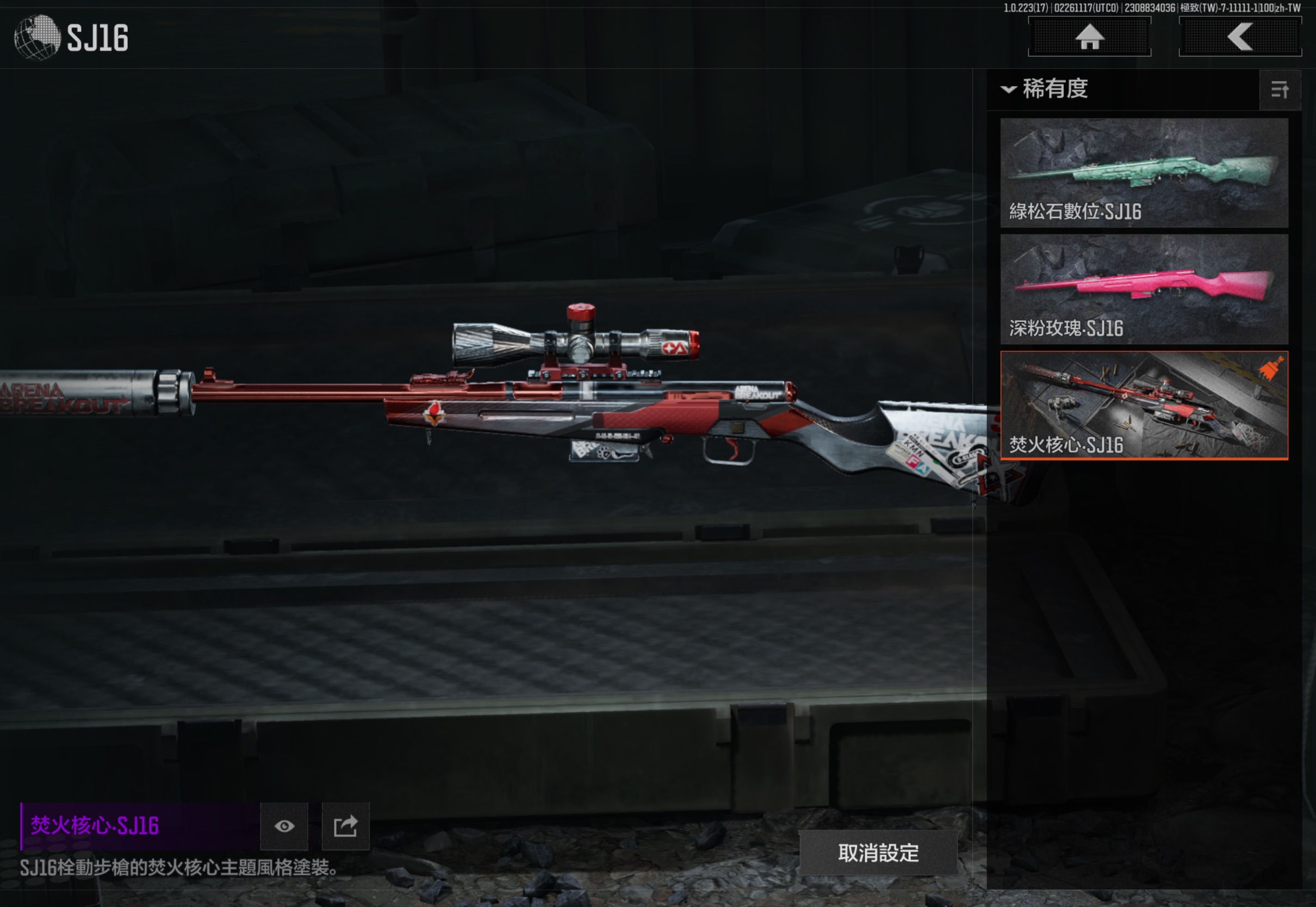The image size is (1316, 907).
Task: Click the 取消設定 button
Action: tap(878, 853)
